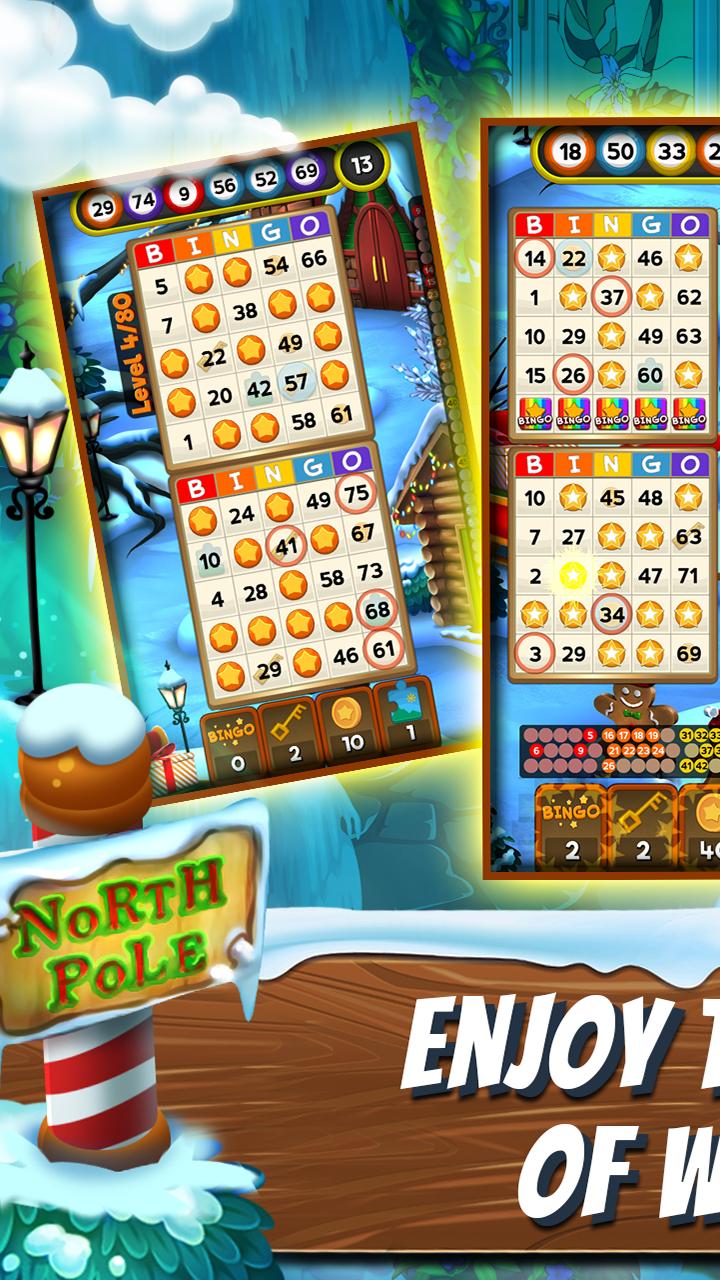Screen dimensions: 720x1280
Task: Select the number 45 tile
Action: point(611,497)
